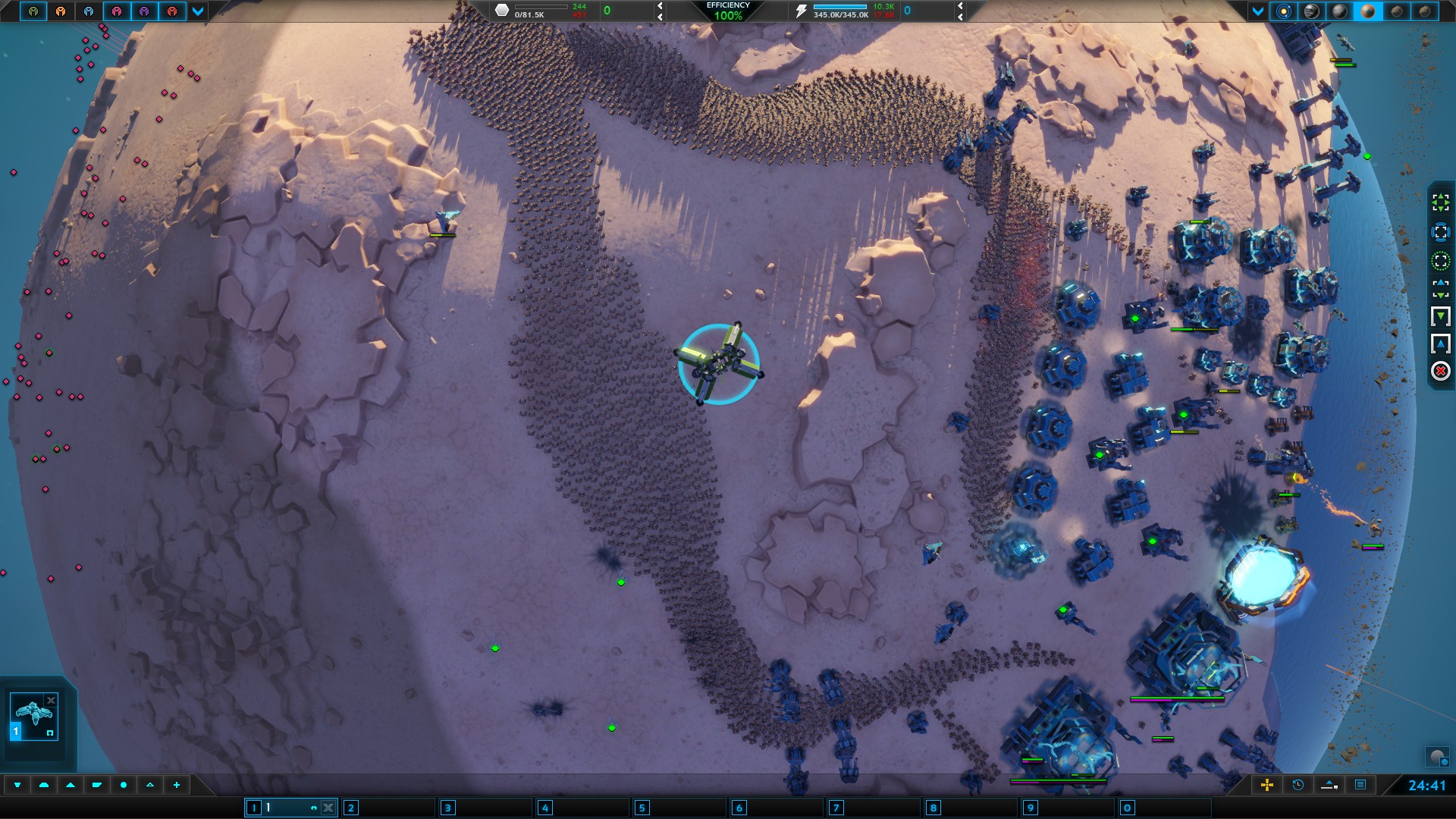Click the plus icon in bottom-left toolbar
The image size is (1456, 819).
[x=177, y=785]
